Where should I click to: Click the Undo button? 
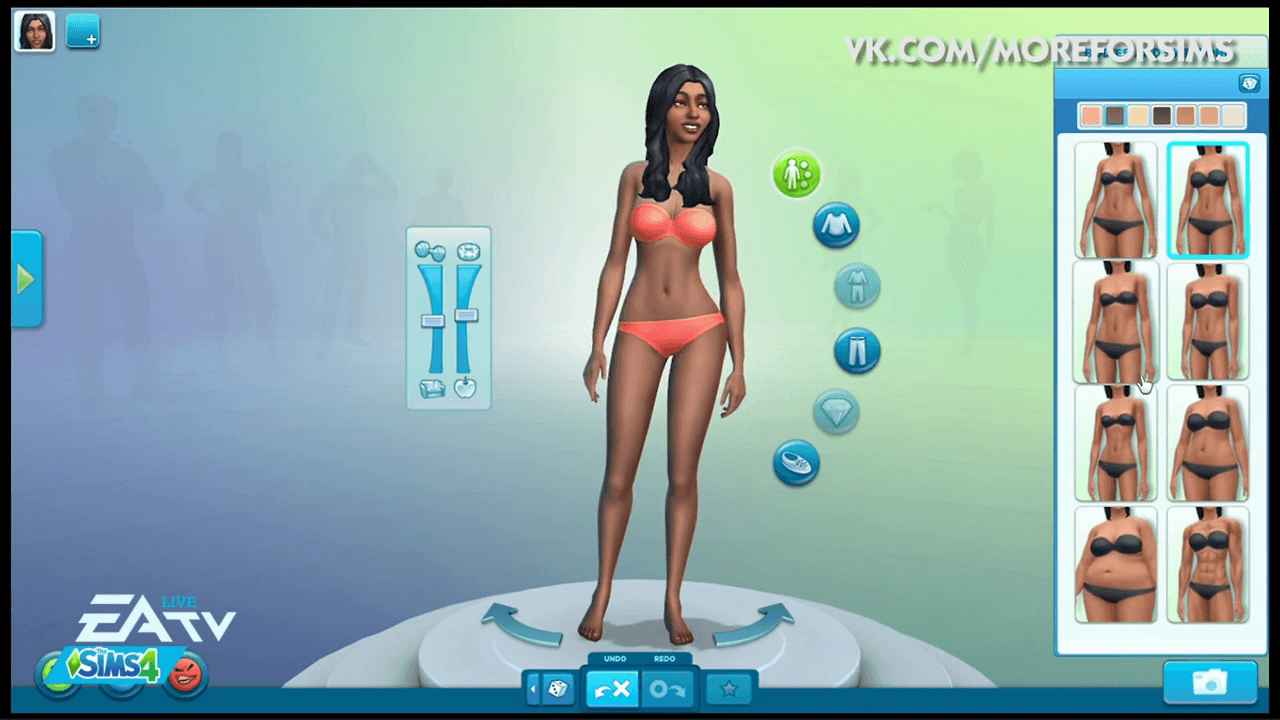tap(612, 688)
